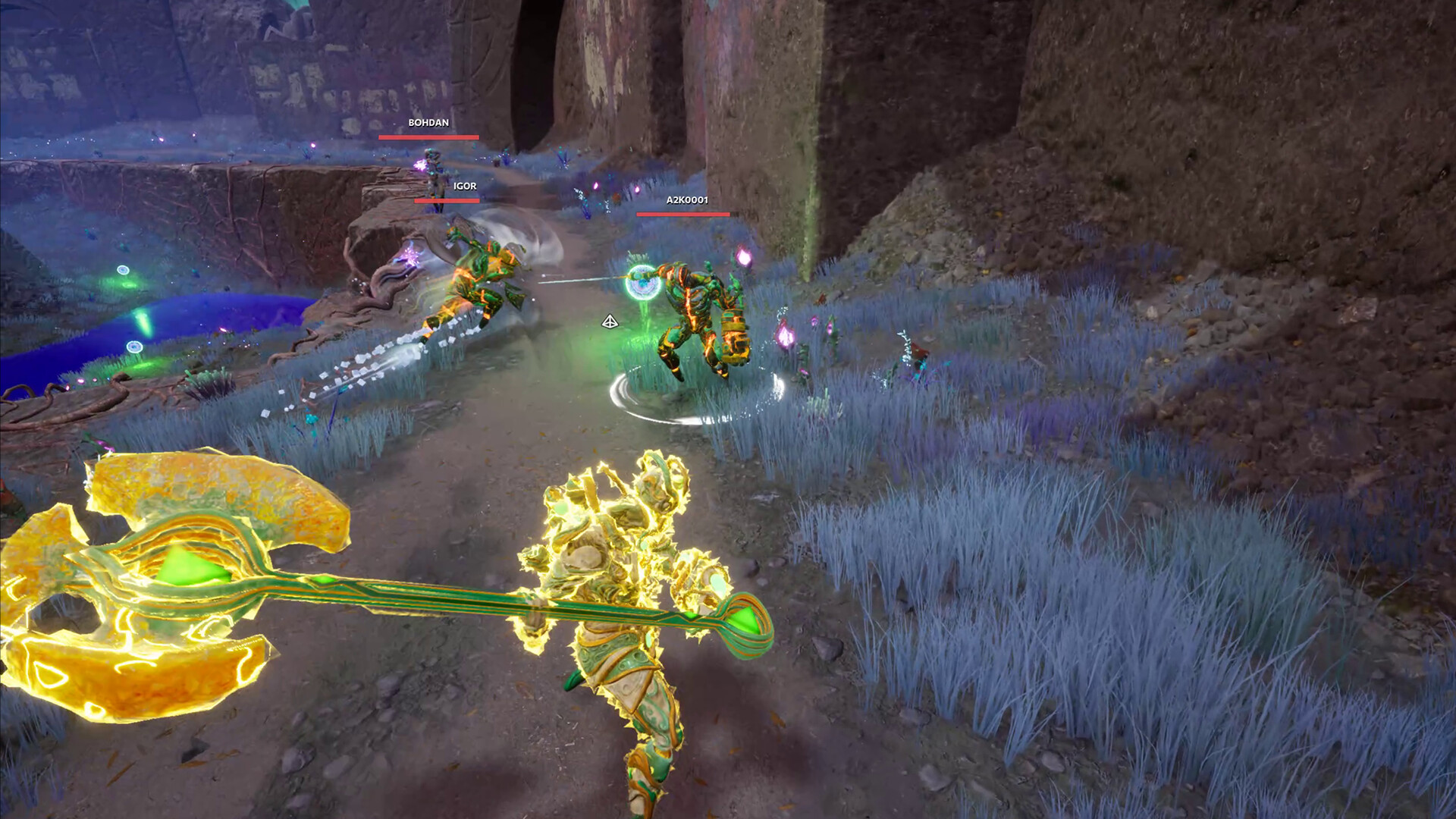Click the pink plant on the right hillside
This screenshot has width=1456, height=819.
tap(785, 334)
